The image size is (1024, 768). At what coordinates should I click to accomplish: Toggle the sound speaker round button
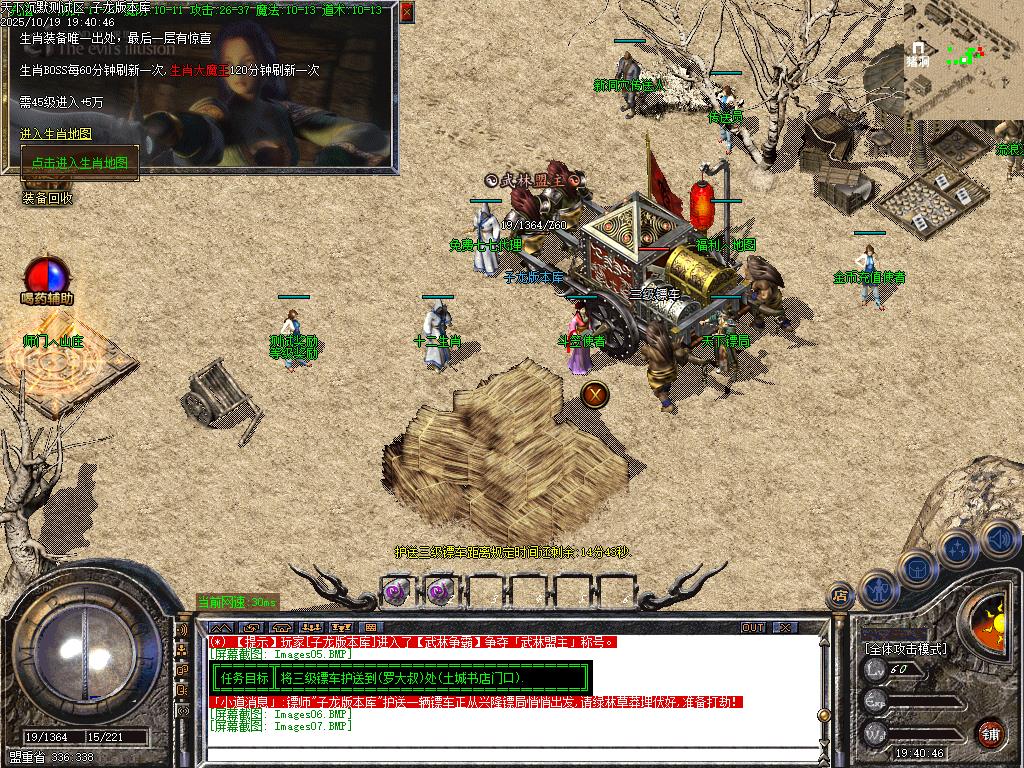click(997, 538)
